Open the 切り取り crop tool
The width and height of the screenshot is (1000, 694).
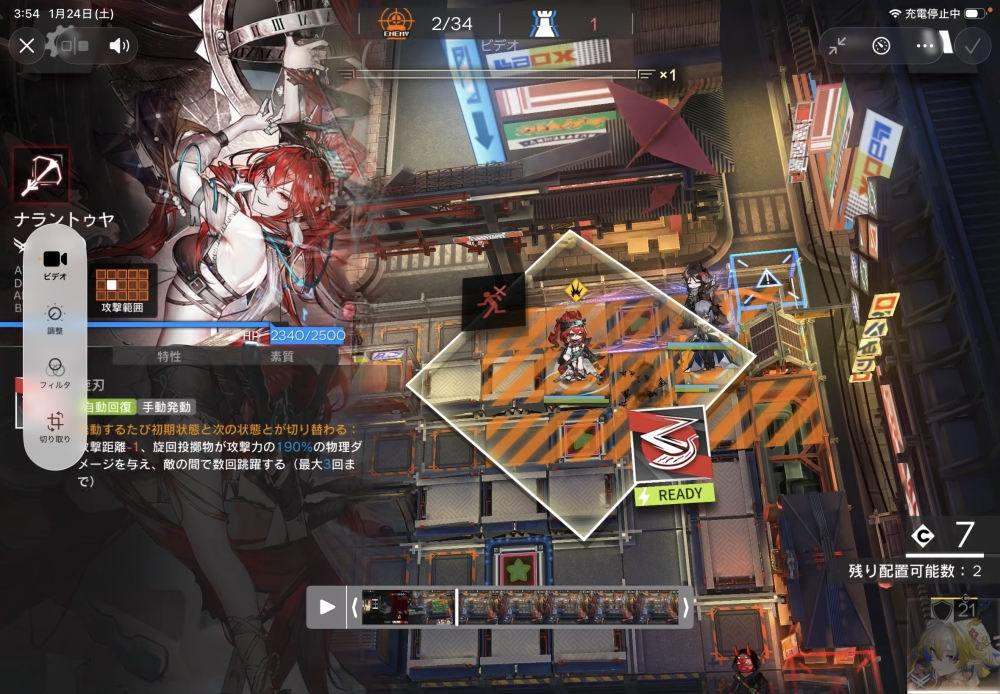pos(55,427)
